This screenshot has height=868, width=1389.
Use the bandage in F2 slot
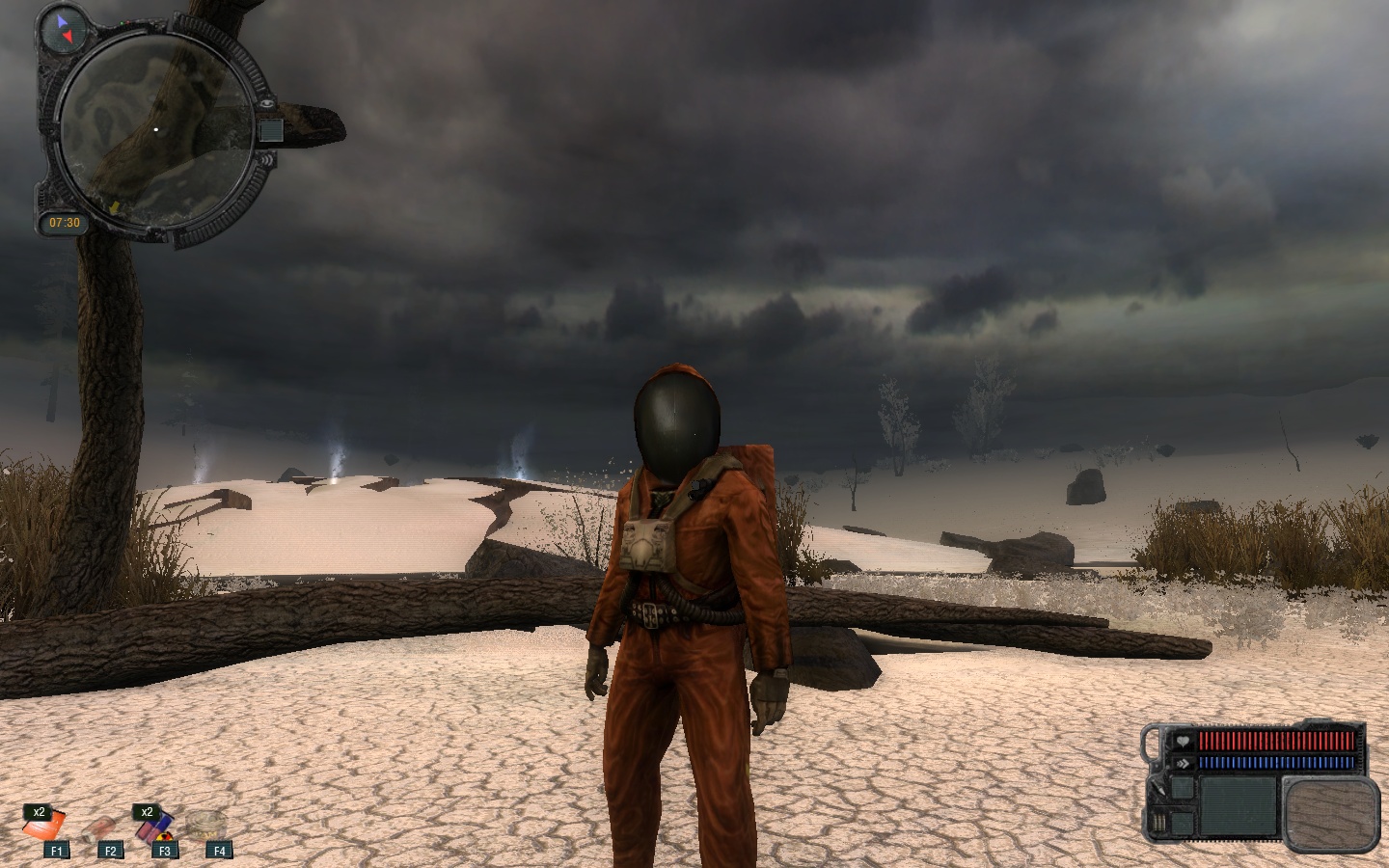pyautogui.click(x=100, y=828)
